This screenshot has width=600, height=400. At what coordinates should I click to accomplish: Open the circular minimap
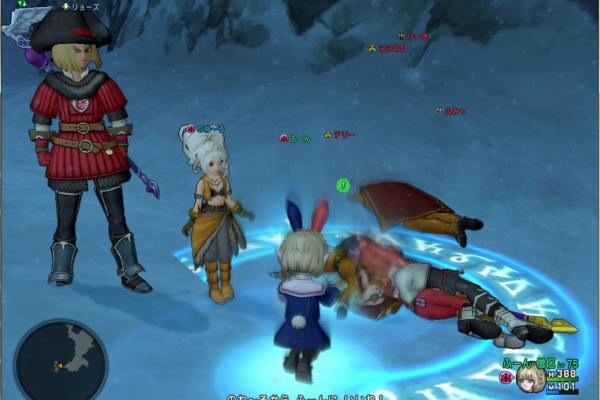(x=60, y=359)
